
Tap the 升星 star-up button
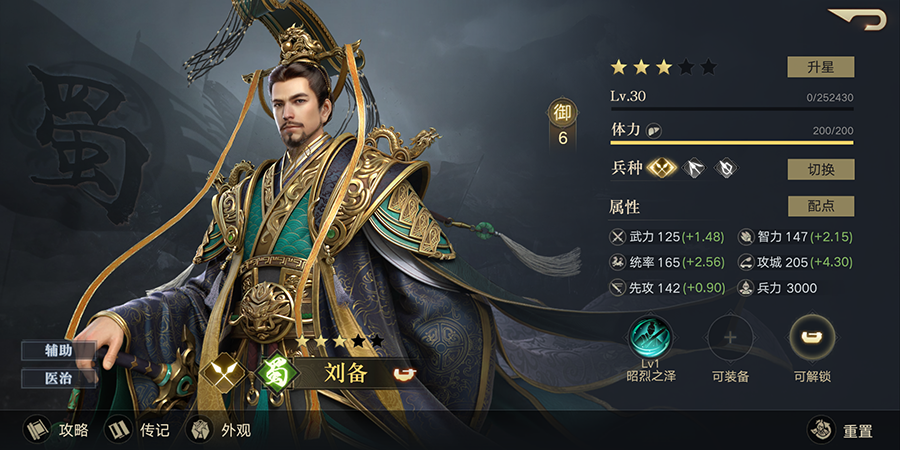(x=820, y=67)
